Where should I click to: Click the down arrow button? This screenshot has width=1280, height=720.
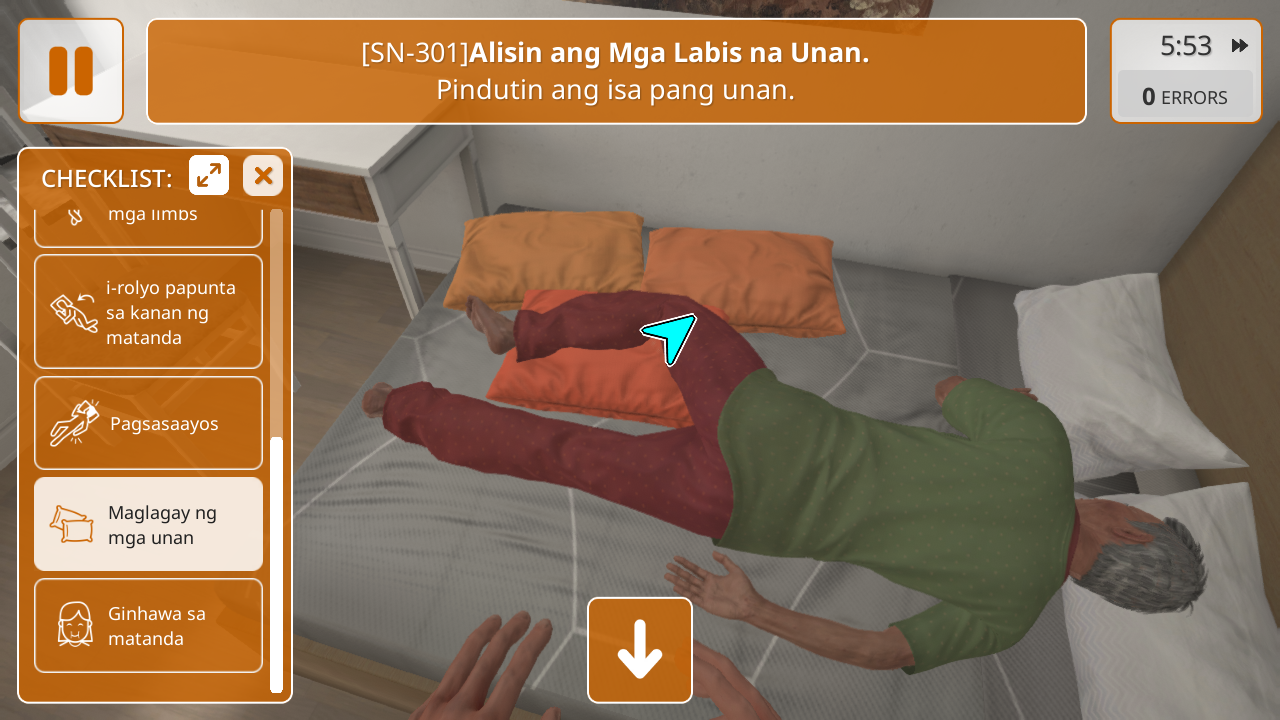click(x=640, y=650)
